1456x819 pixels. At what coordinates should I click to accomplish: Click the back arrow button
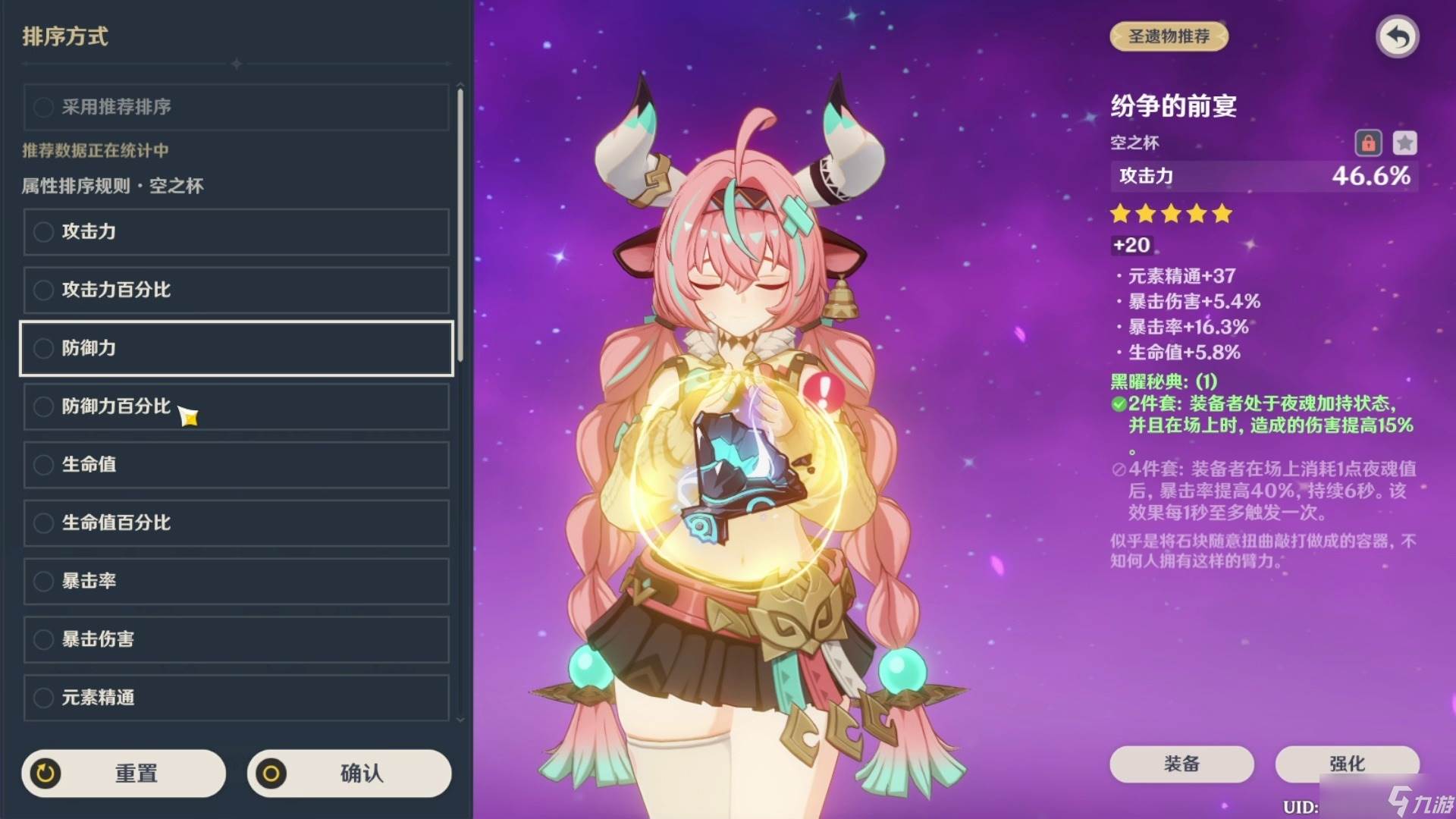pos(1397,36)
